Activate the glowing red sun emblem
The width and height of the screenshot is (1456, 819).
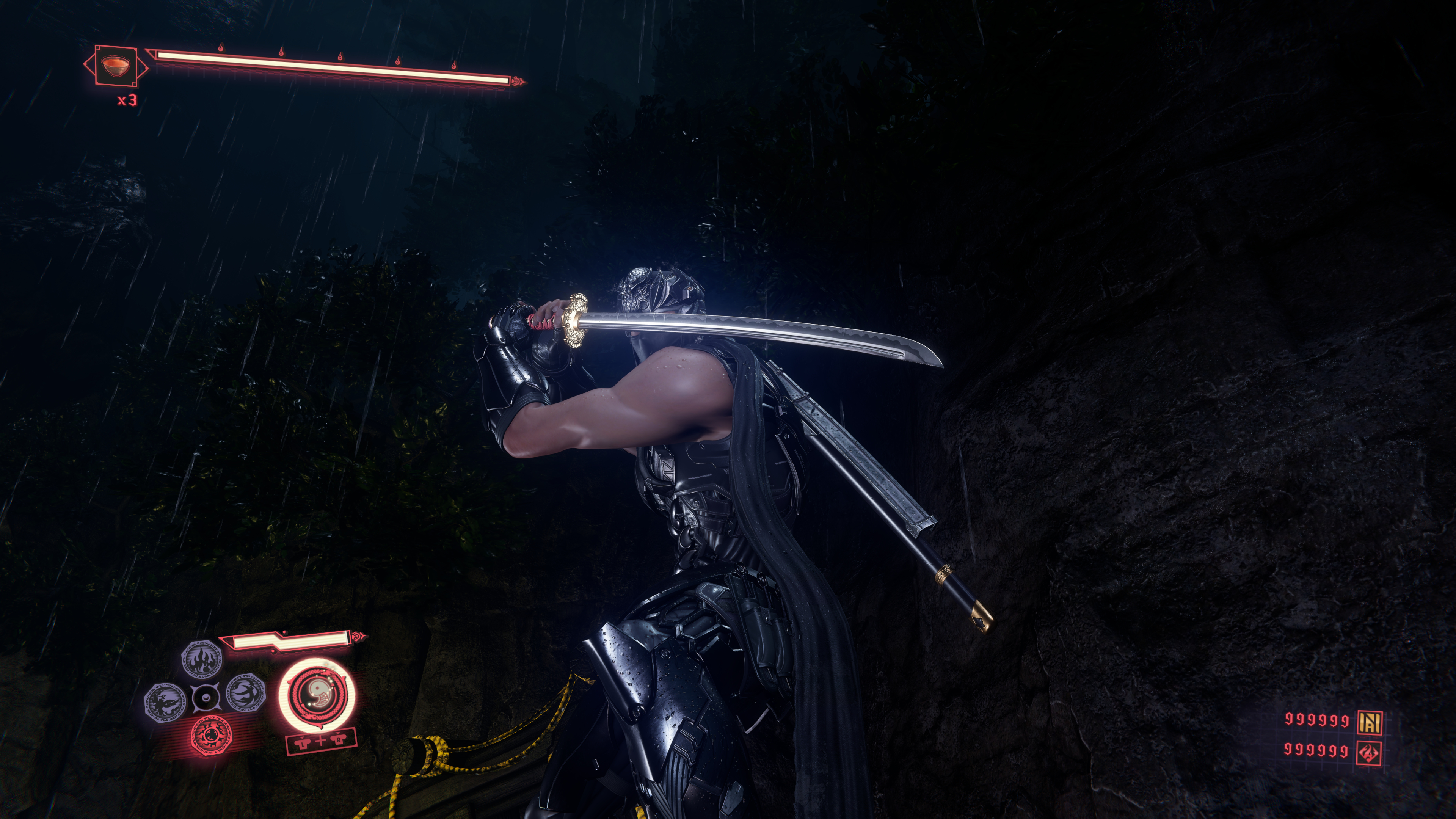[x=212, y=736]
